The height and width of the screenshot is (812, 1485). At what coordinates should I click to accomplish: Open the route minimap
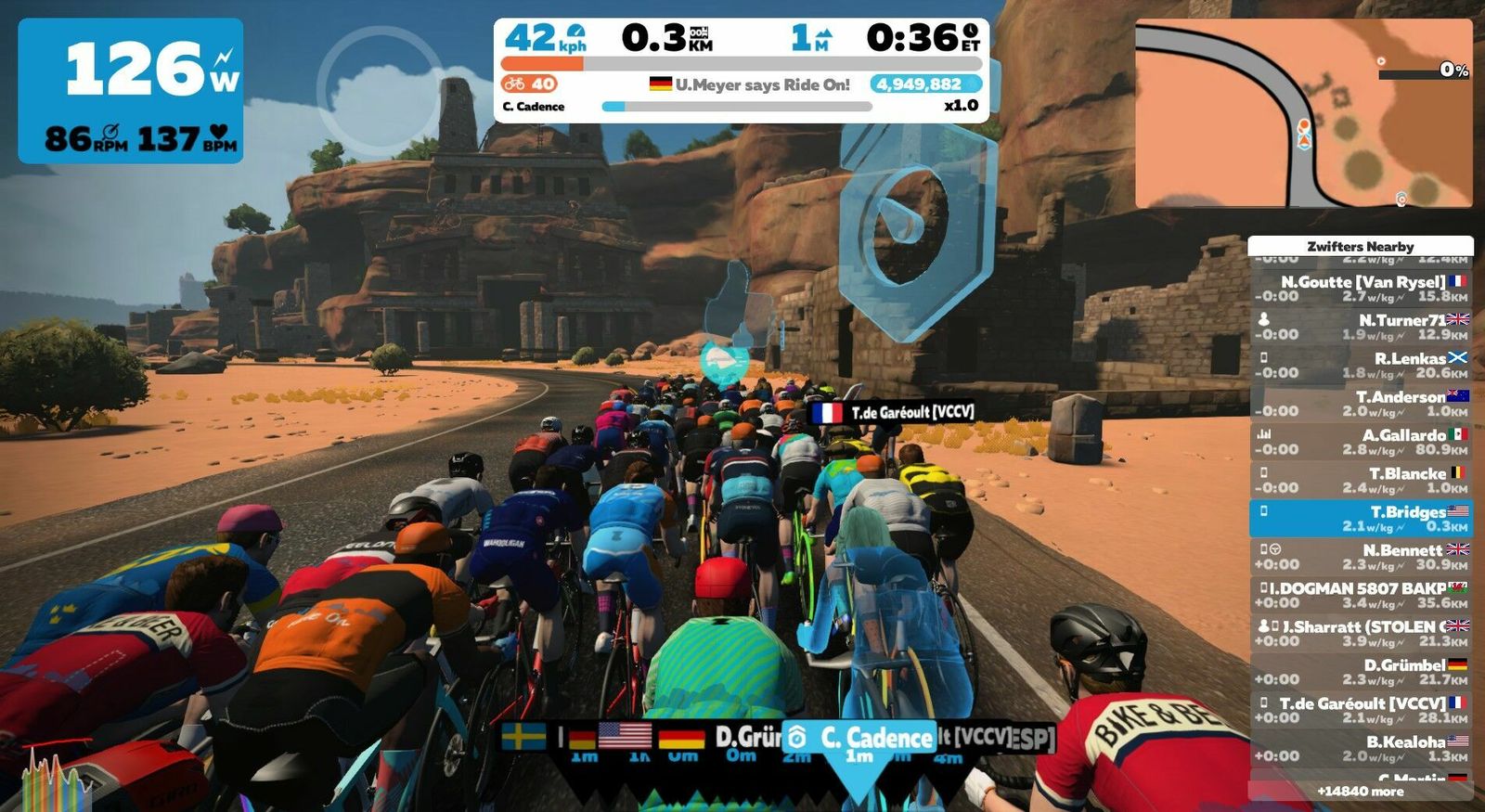[x=1303, y=113]
